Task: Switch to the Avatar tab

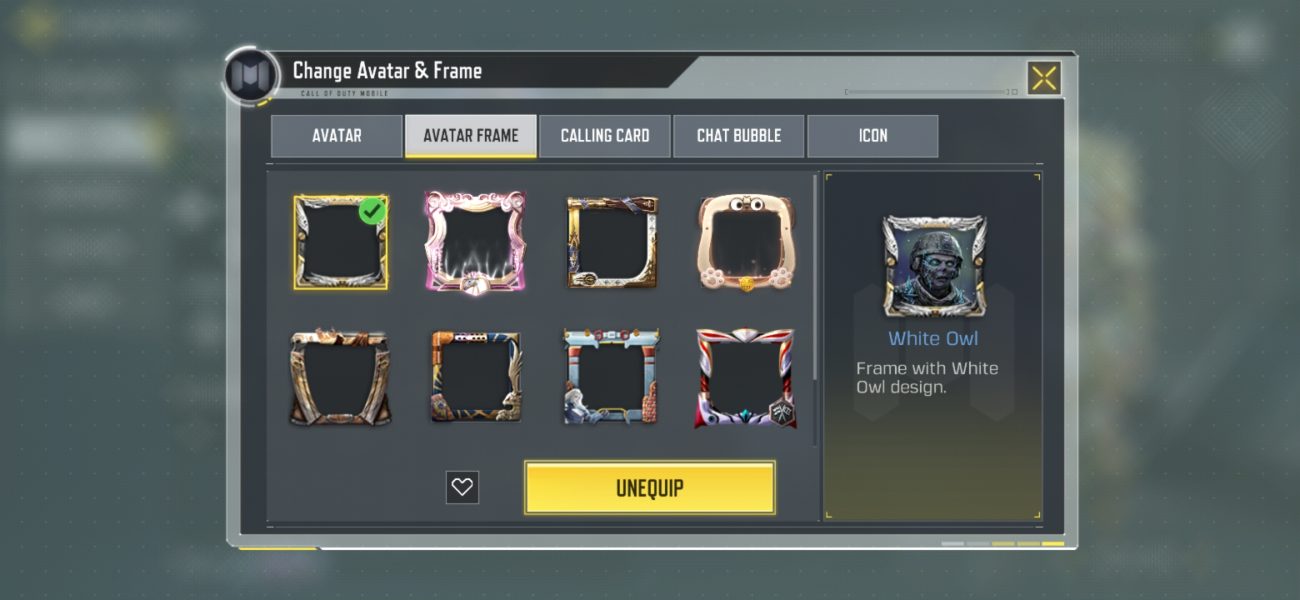Action: pyautogui.click(x=336, y=136)
